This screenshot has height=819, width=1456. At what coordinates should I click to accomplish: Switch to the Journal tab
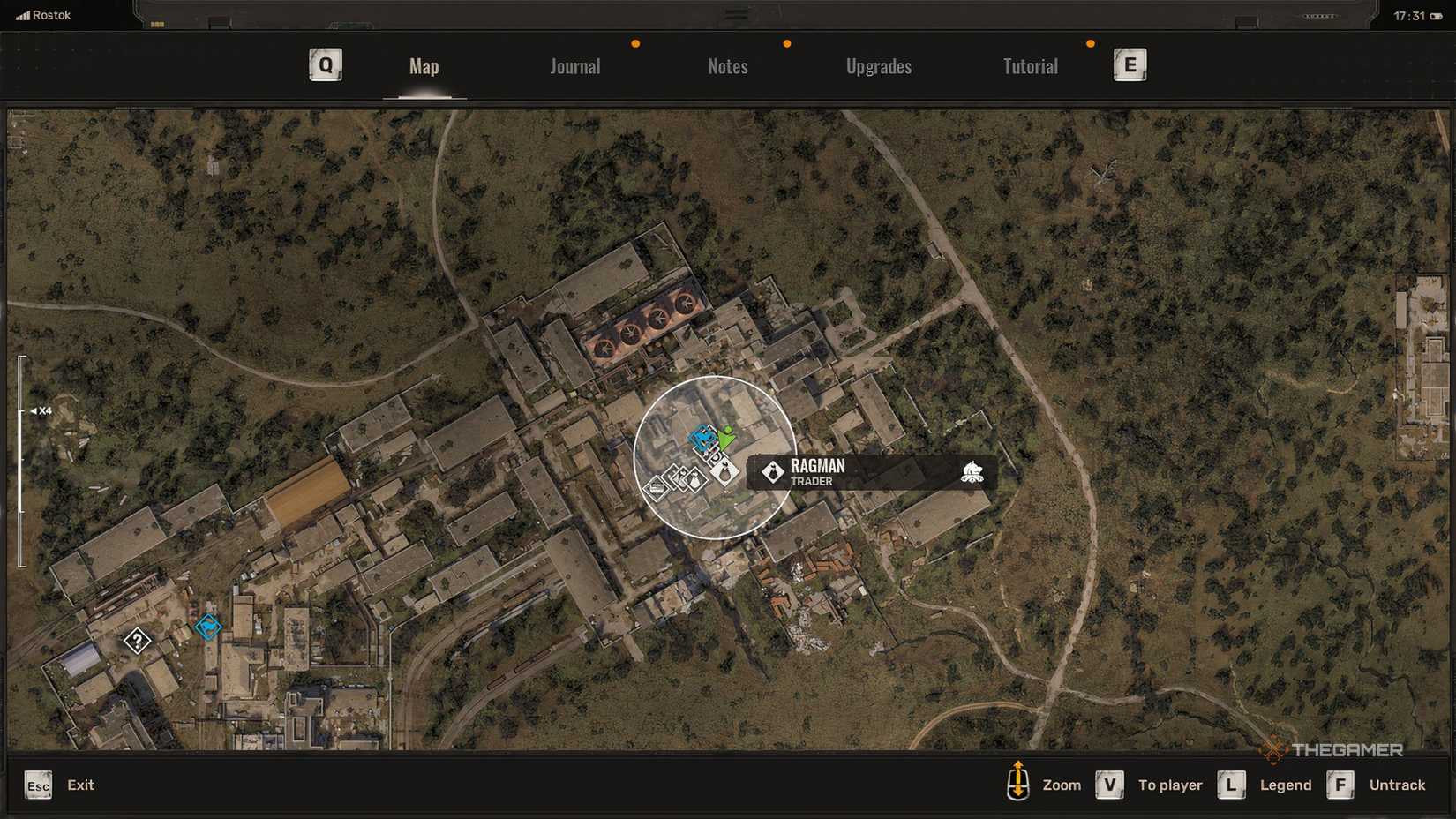point(574,66)
